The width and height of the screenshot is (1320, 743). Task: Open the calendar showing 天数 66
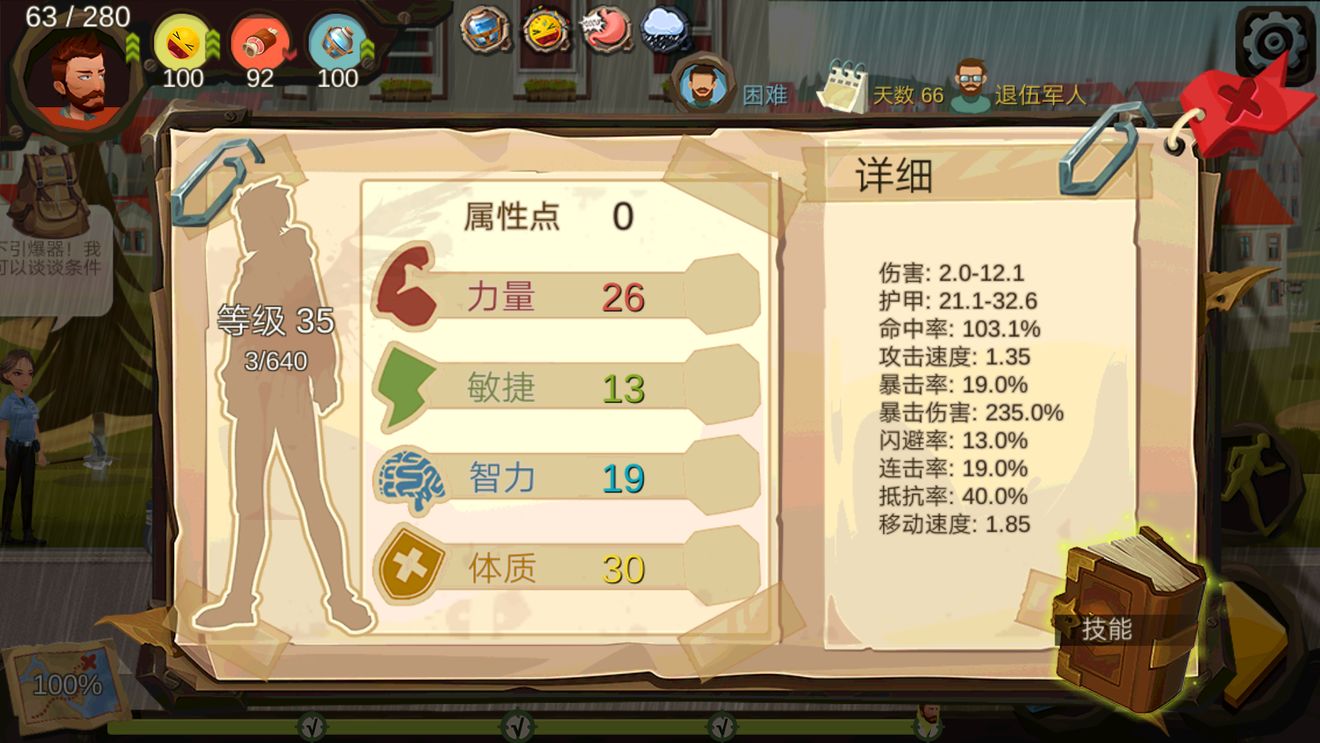841,88
